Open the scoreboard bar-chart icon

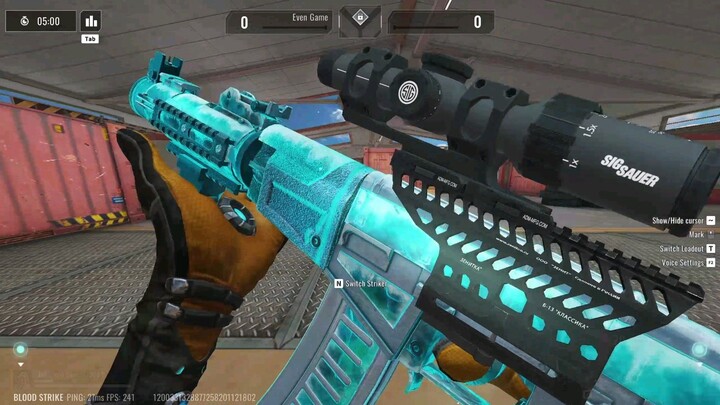pyautogui.click(x=91, y=21)
